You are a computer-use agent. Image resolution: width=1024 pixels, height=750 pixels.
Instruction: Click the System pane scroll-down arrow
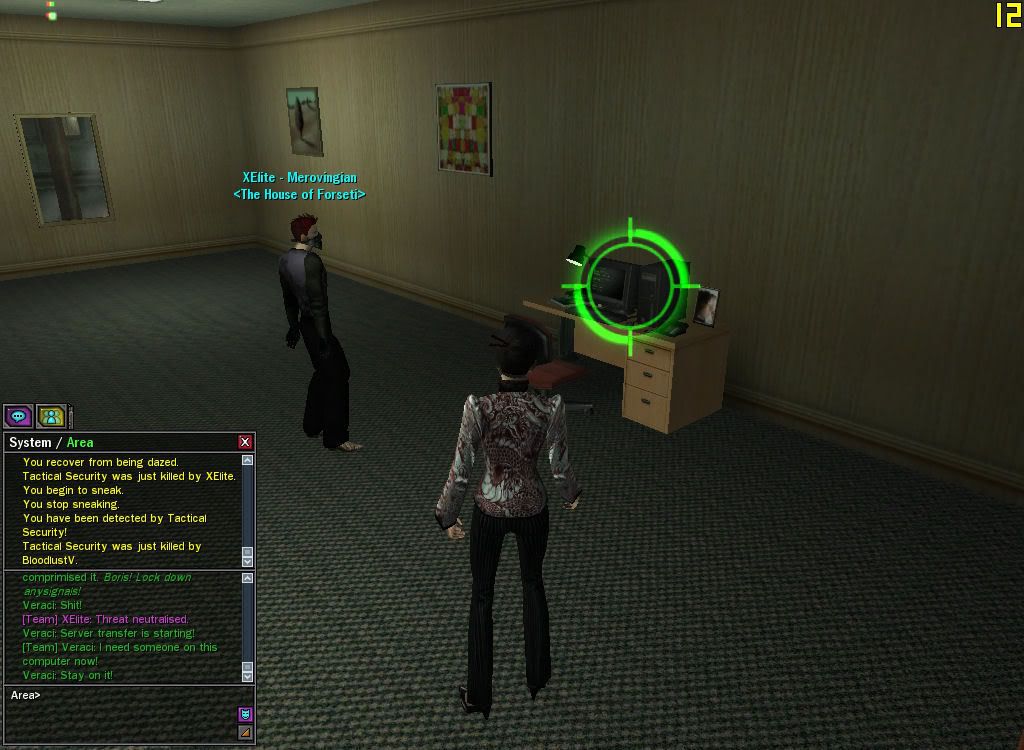coord(247,562)
